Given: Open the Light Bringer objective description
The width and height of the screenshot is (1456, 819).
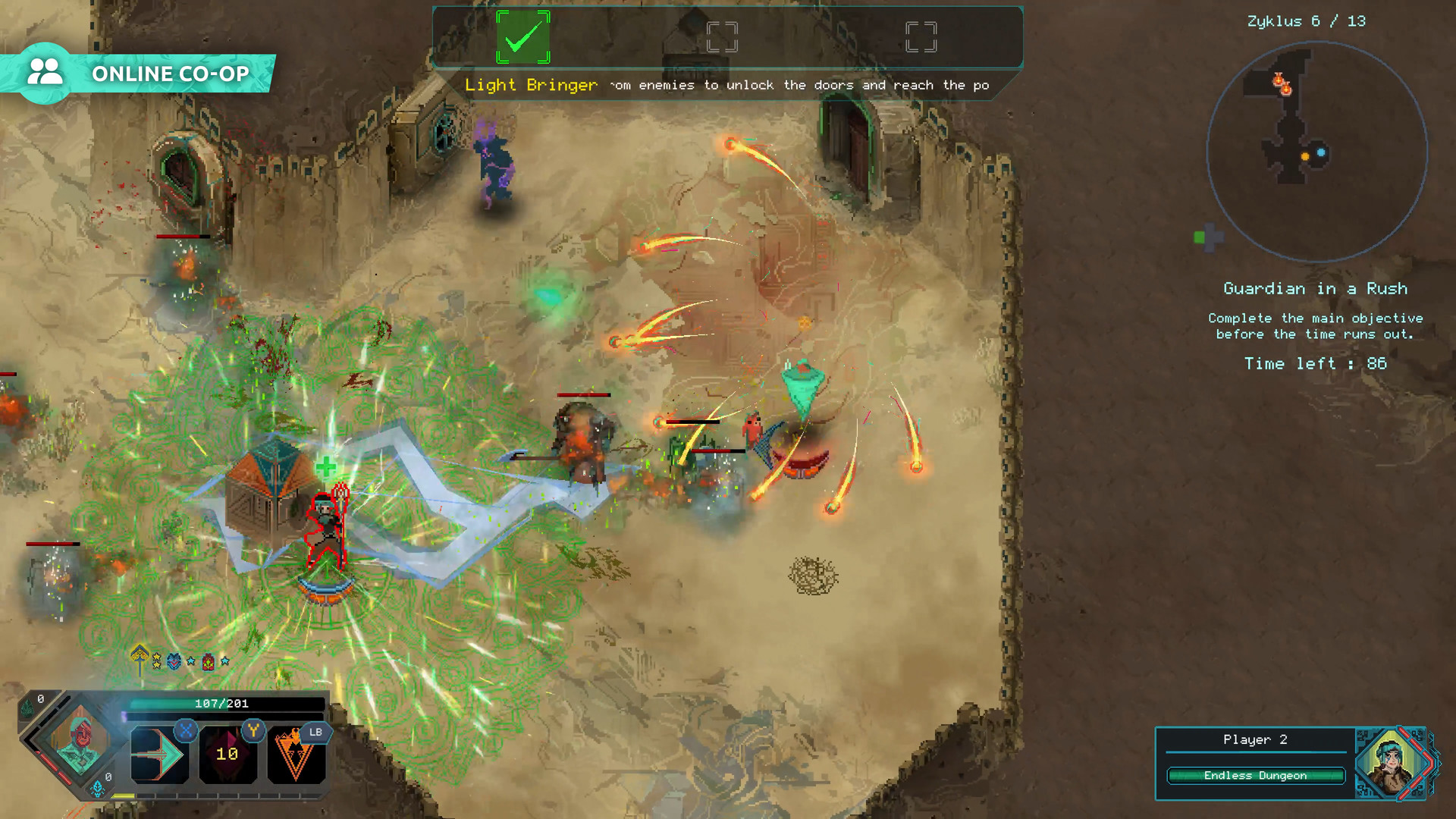Looking at the screenshot, I should tap(531, 85).
